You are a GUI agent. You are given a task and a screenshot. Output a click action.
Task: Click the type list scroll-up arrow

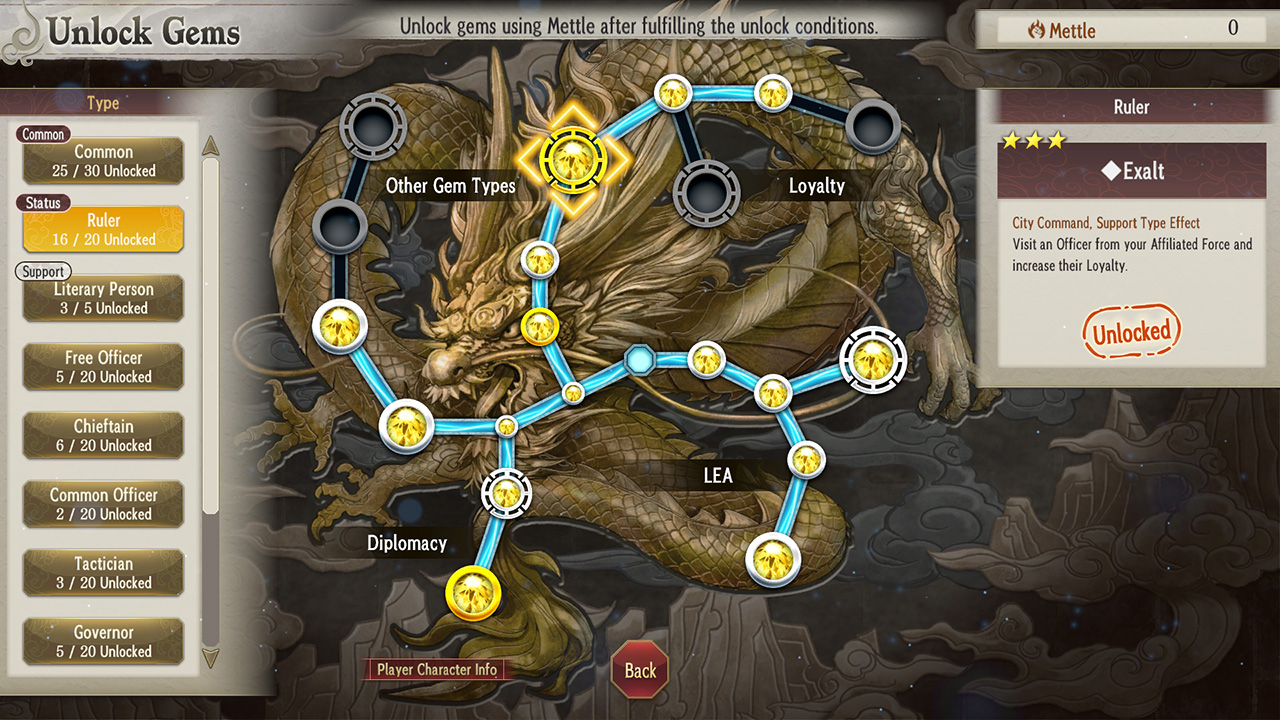point(211,146)
